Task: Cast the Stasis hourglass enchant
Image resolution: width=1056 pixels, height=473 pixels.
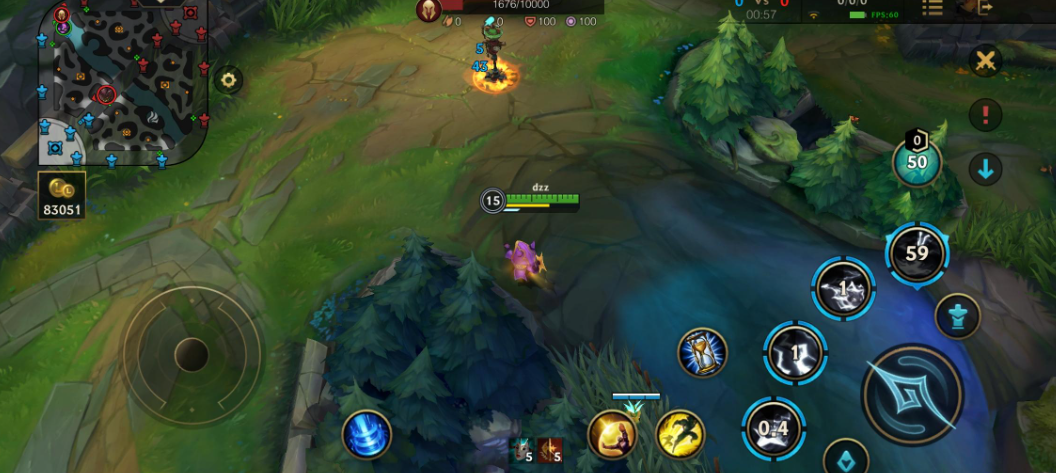Action: [x=702, y=353]
